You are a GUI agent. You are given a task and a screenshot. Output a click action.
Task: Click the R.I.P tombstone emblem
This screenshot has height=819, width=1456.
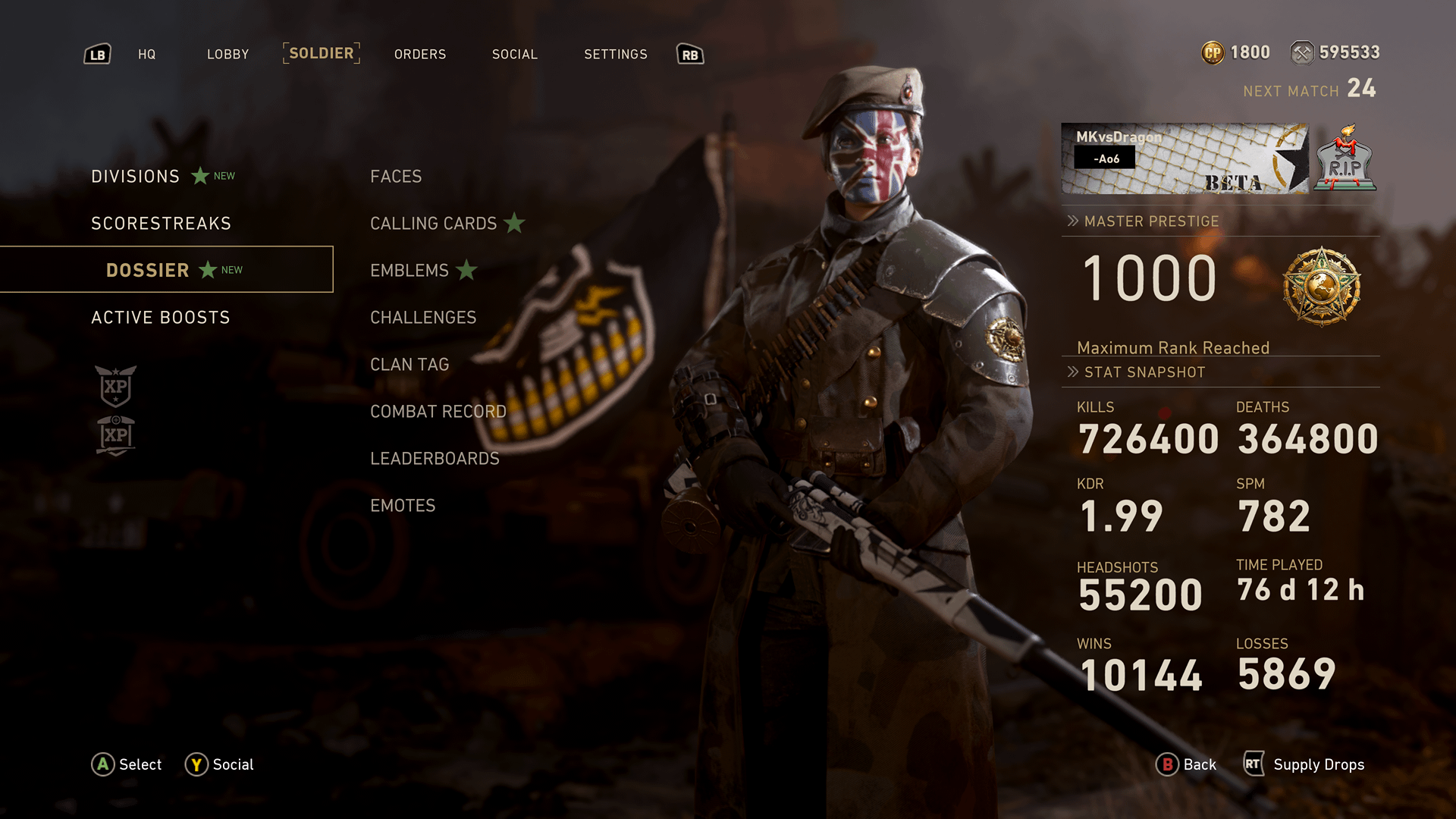[1345, 159]
